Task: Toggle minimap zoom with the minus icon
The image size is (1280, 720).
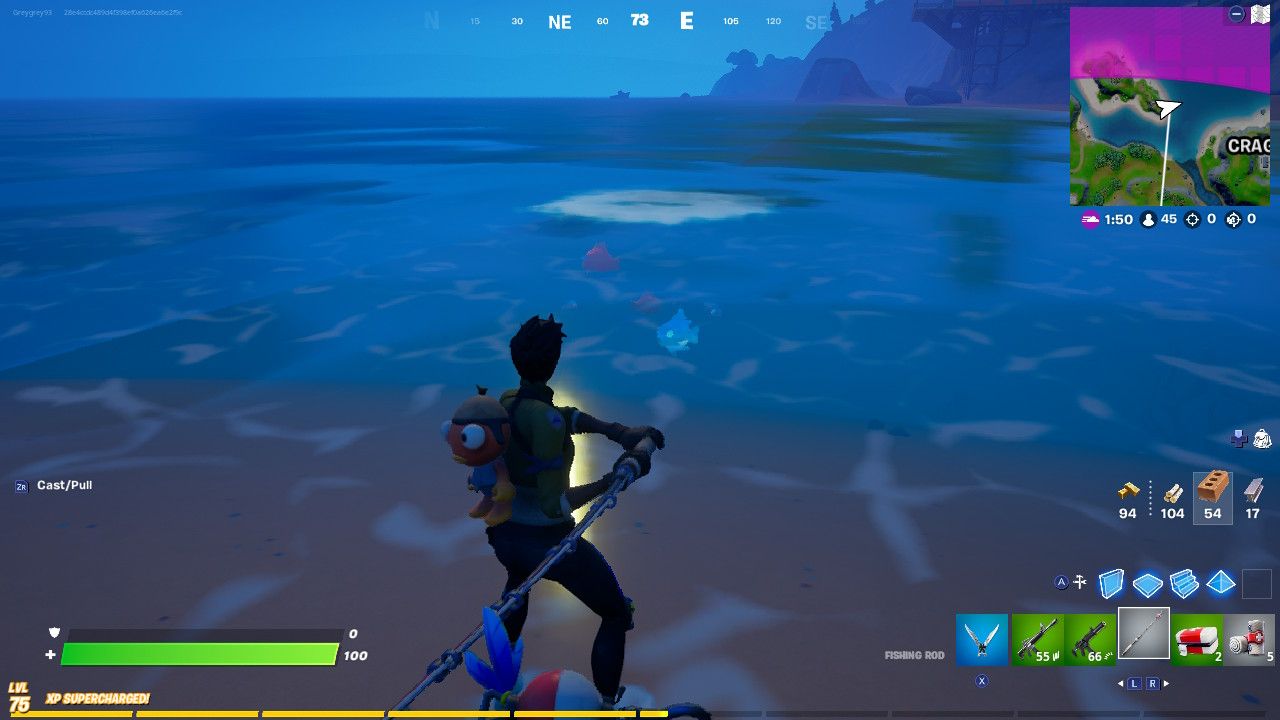Action: click(1237, 14)
